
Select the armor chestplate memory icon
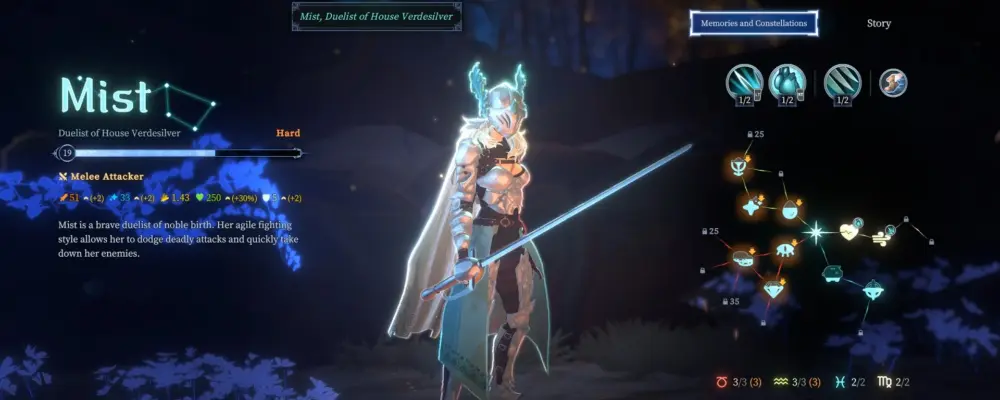tap(787, 82)
